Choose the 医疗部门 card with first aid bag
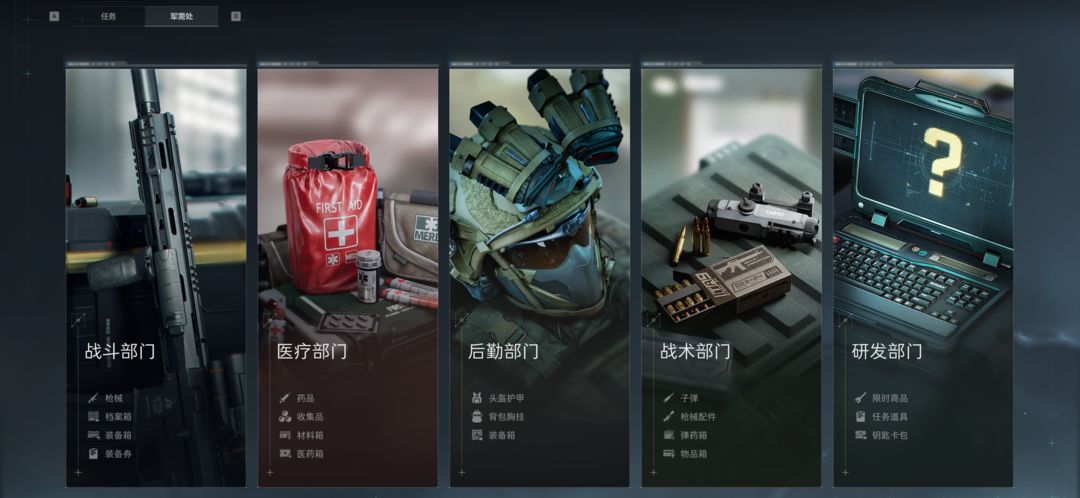The image size is (1080, 498). pos(348,277)
